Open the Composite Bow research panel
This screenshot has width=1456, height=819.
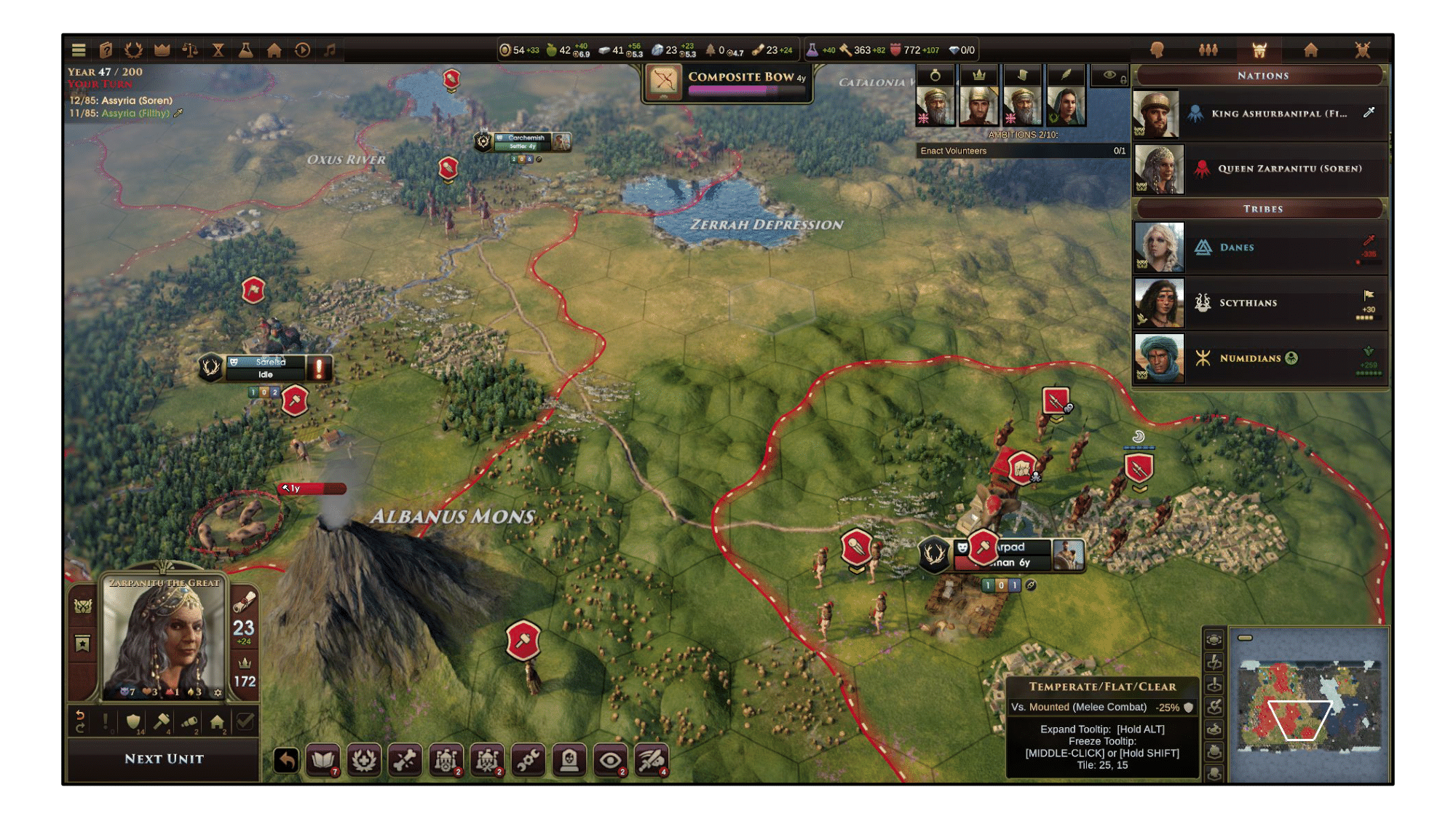(728, 82)
